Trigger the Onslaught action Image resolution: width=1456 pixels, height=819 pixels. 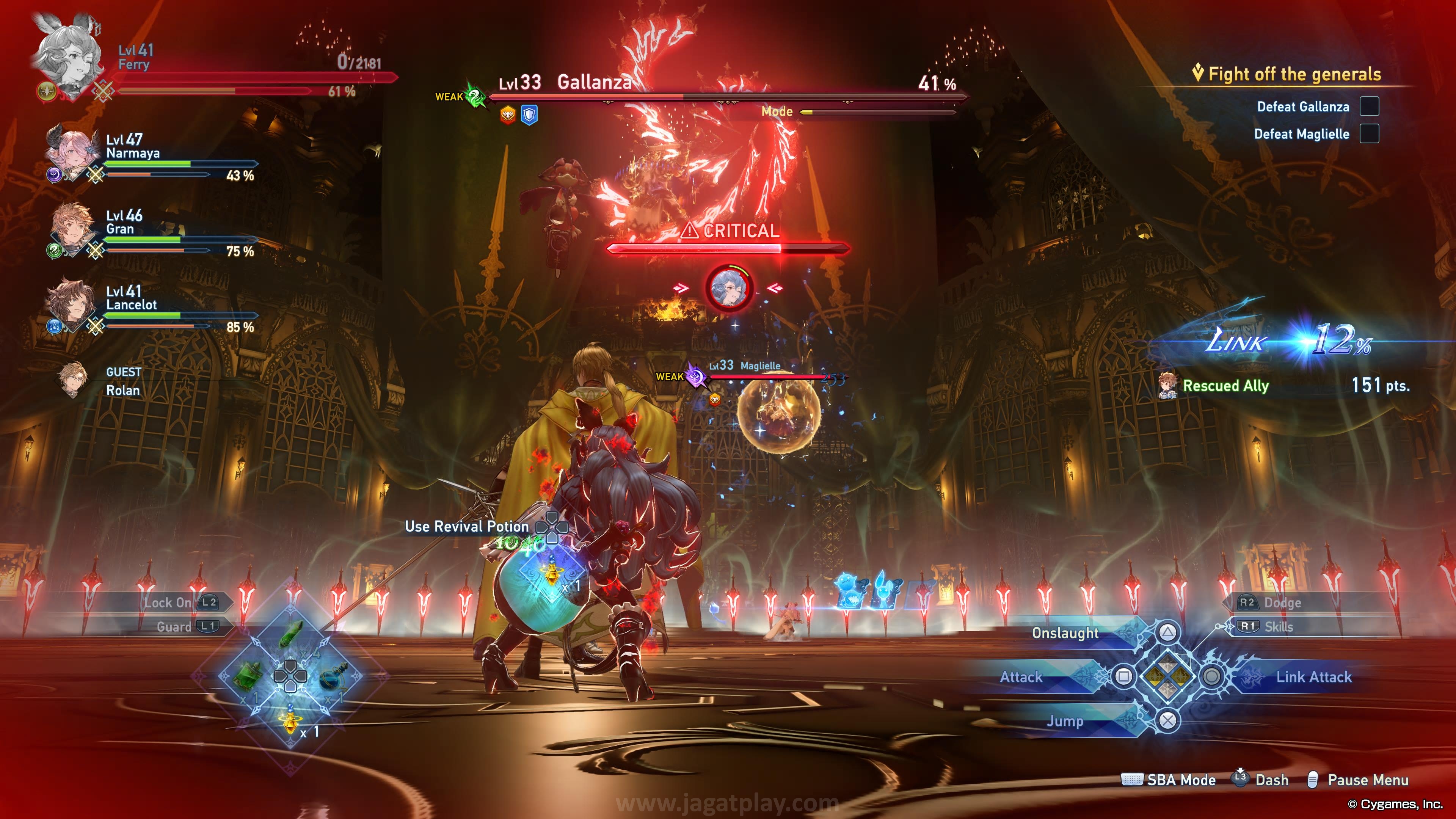(1065, 633)
